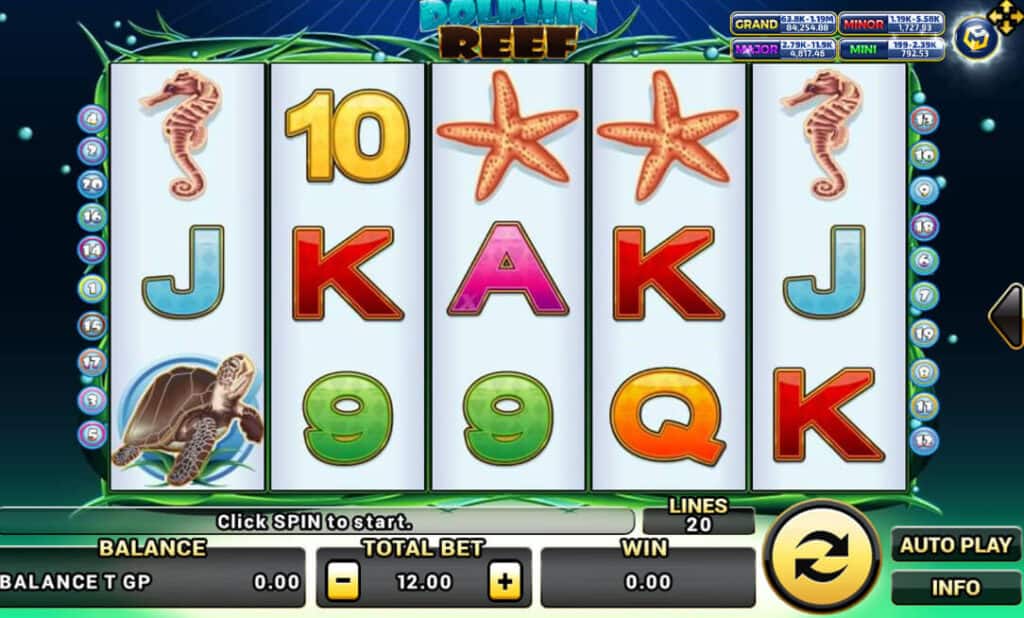Select payline marker 20

pyautogui.click(x=92, y=184)
